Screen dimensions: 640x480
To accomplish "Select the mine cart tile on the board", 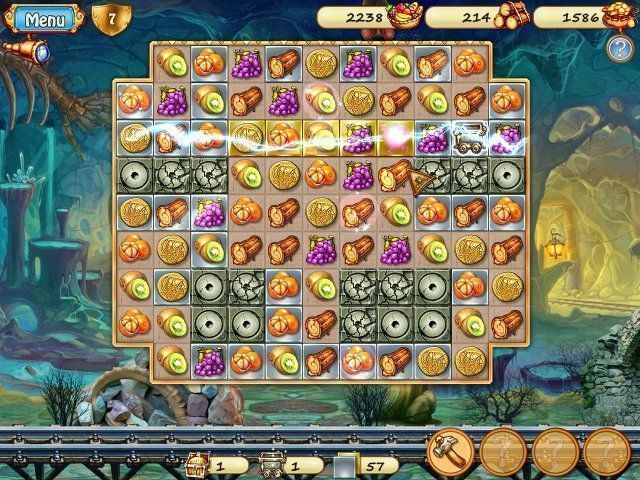I will (468, 135).
